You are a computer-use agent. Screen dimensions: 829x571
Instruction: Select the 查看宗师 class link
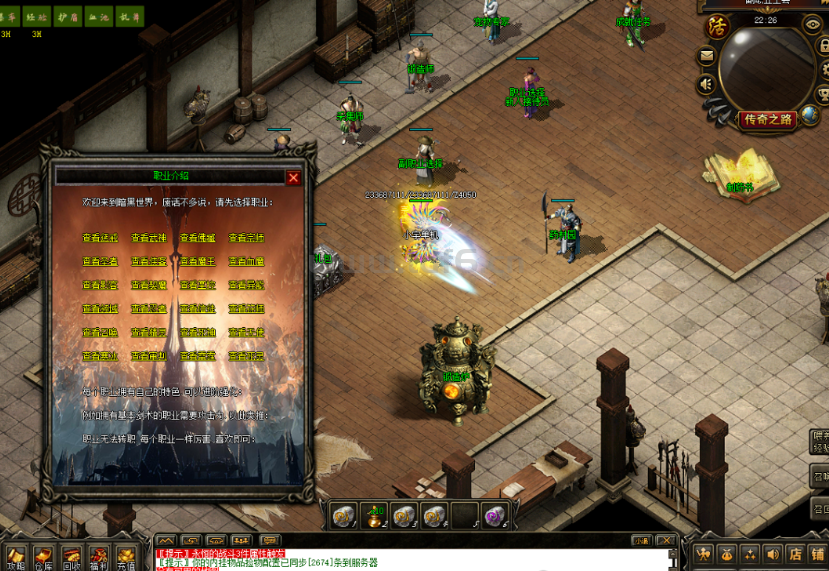tap(246, 238)
